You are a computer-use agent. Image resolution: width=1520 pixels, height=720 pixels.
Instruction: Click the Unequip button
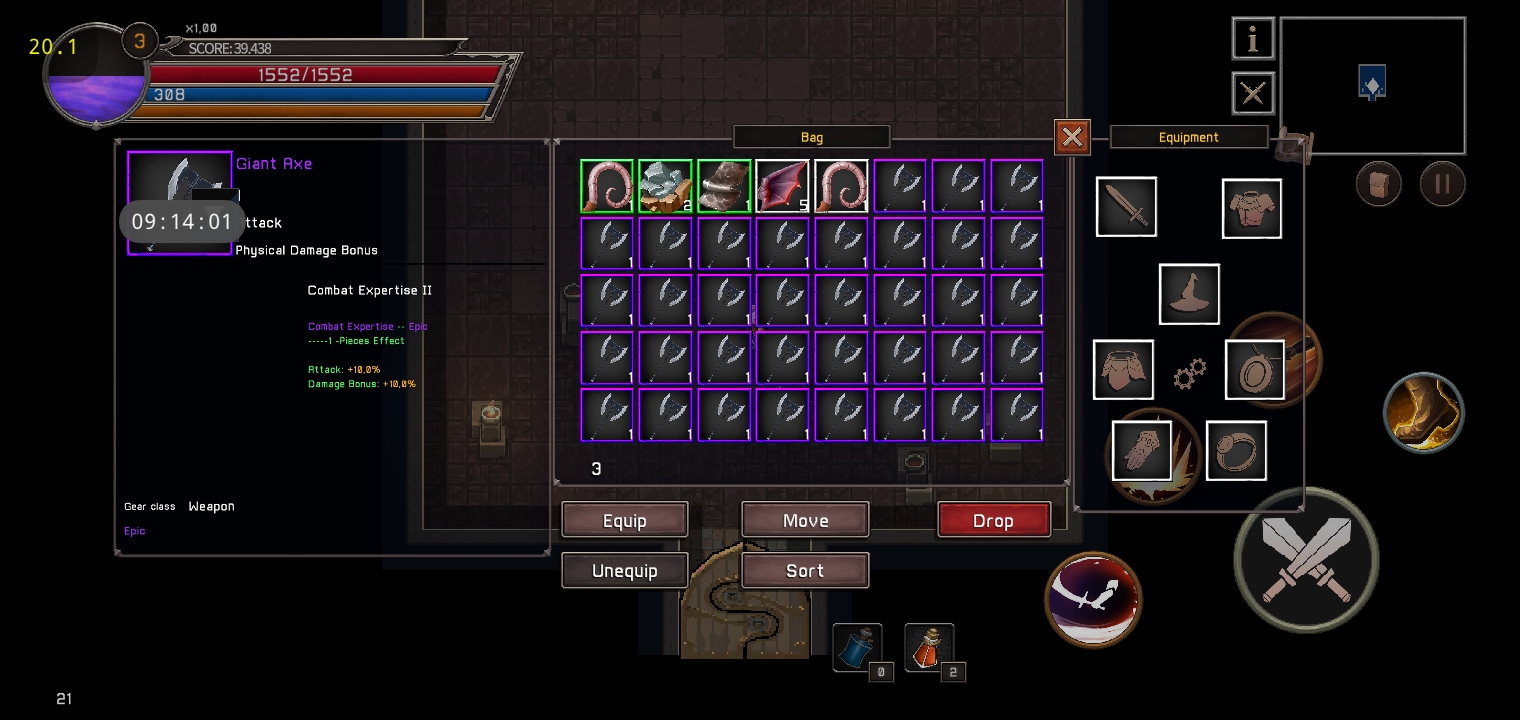[625, 571]
